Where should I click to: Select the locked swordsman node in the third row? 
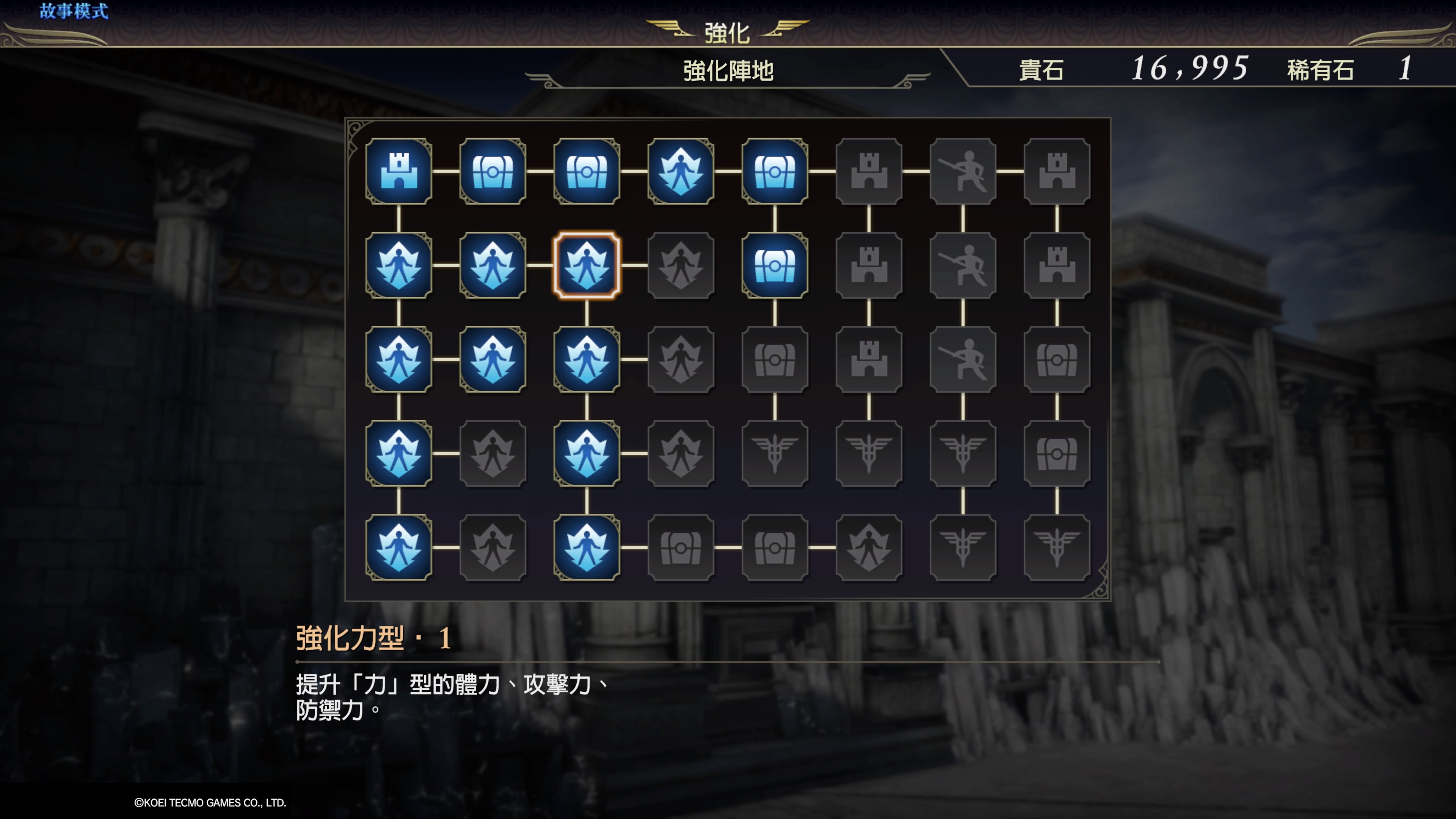(x=963, y=360)
